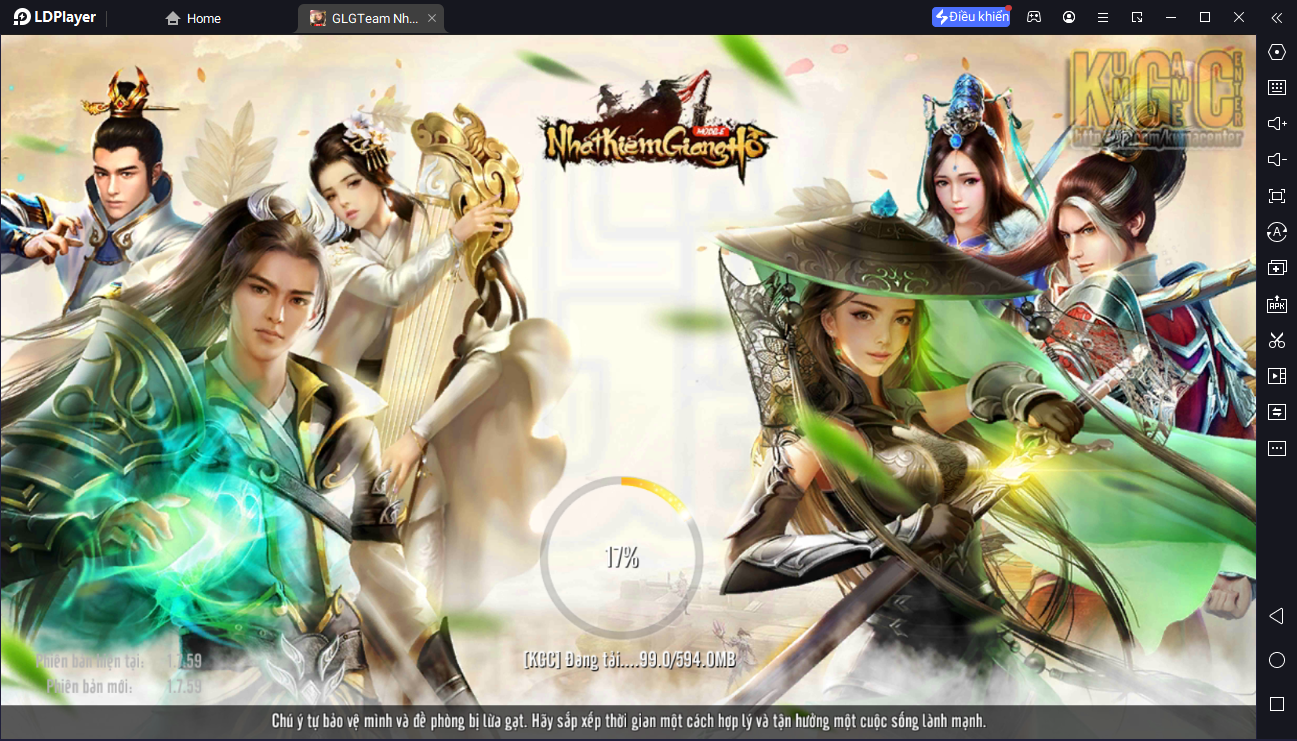This screenshot has height=741, width=1297.
Task: Toggle fullscreen display mode
Action: (1276, 196)
